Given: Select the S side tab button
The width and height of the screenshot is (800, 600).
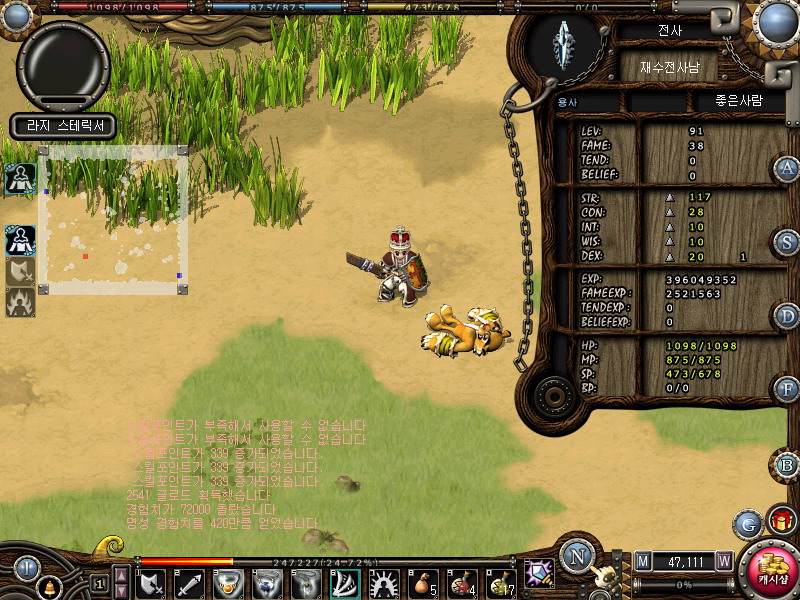Looking at the screenshot, I should tap(787, 242).
